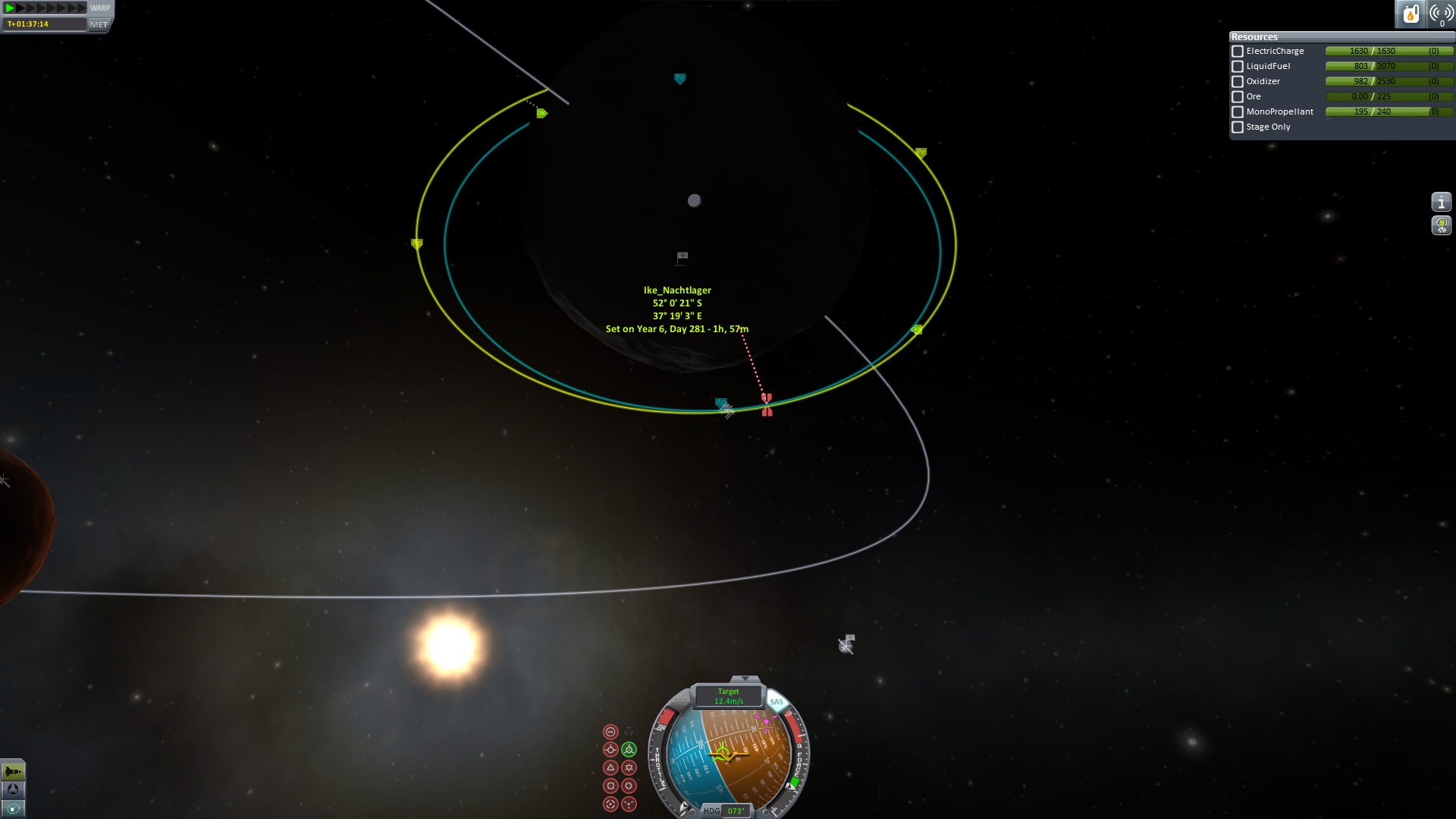The image size is (1456, 819).
Task: Set SAS to hold prograde
Action: [610, 750]
